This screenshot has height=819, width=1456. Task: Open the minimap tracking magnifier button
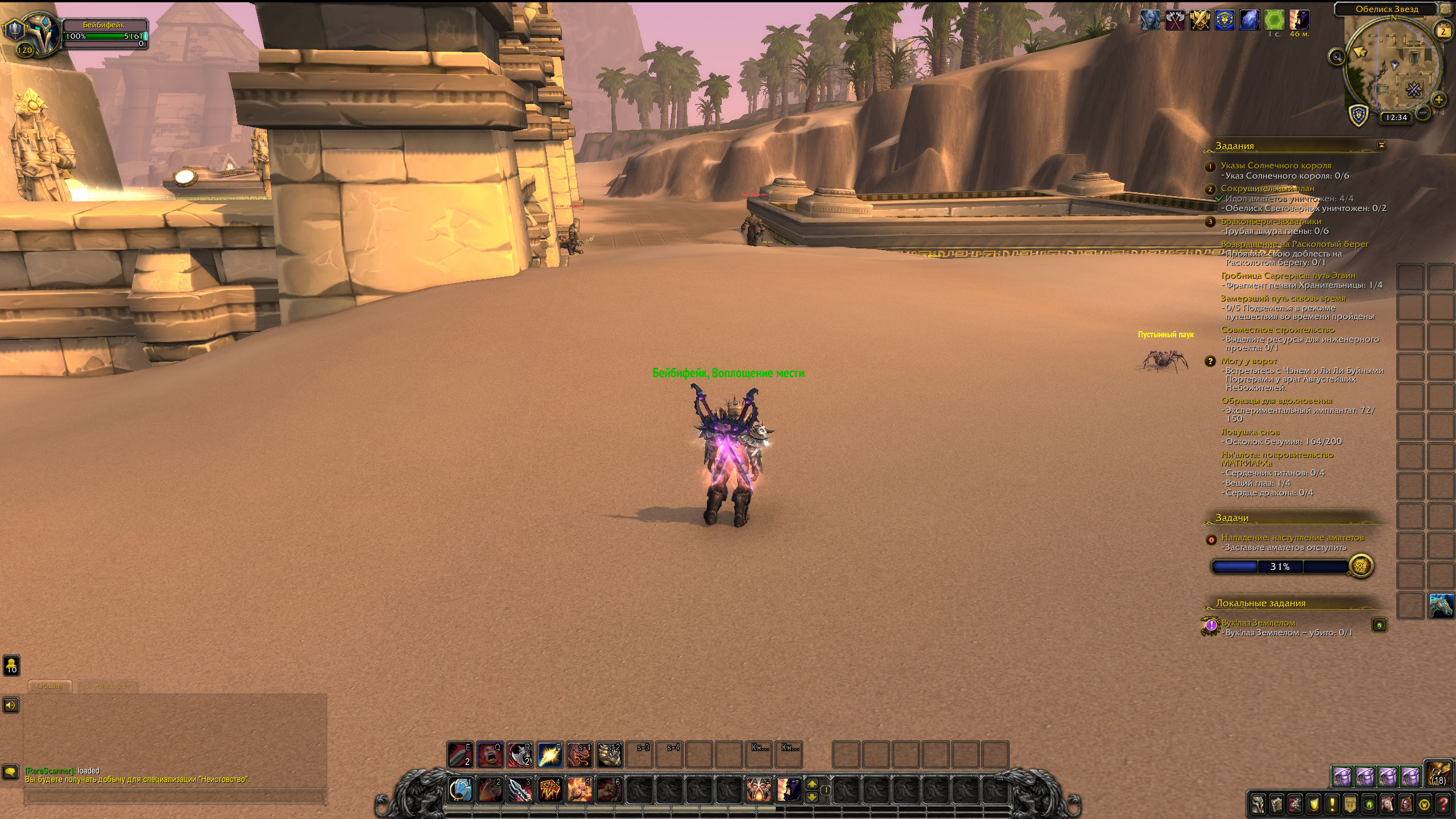pyautogui.click(x=1337, y=56)
